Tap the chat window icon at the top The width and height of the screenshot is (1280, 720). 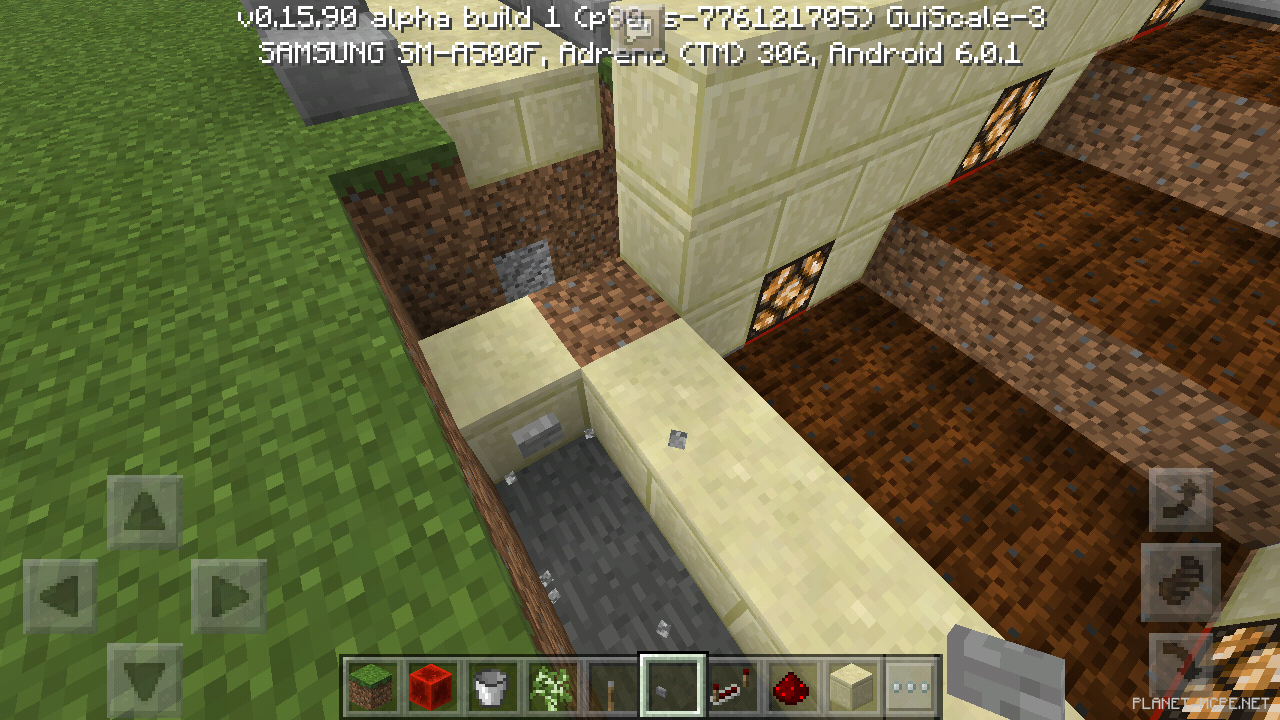[x=637, y=25]
